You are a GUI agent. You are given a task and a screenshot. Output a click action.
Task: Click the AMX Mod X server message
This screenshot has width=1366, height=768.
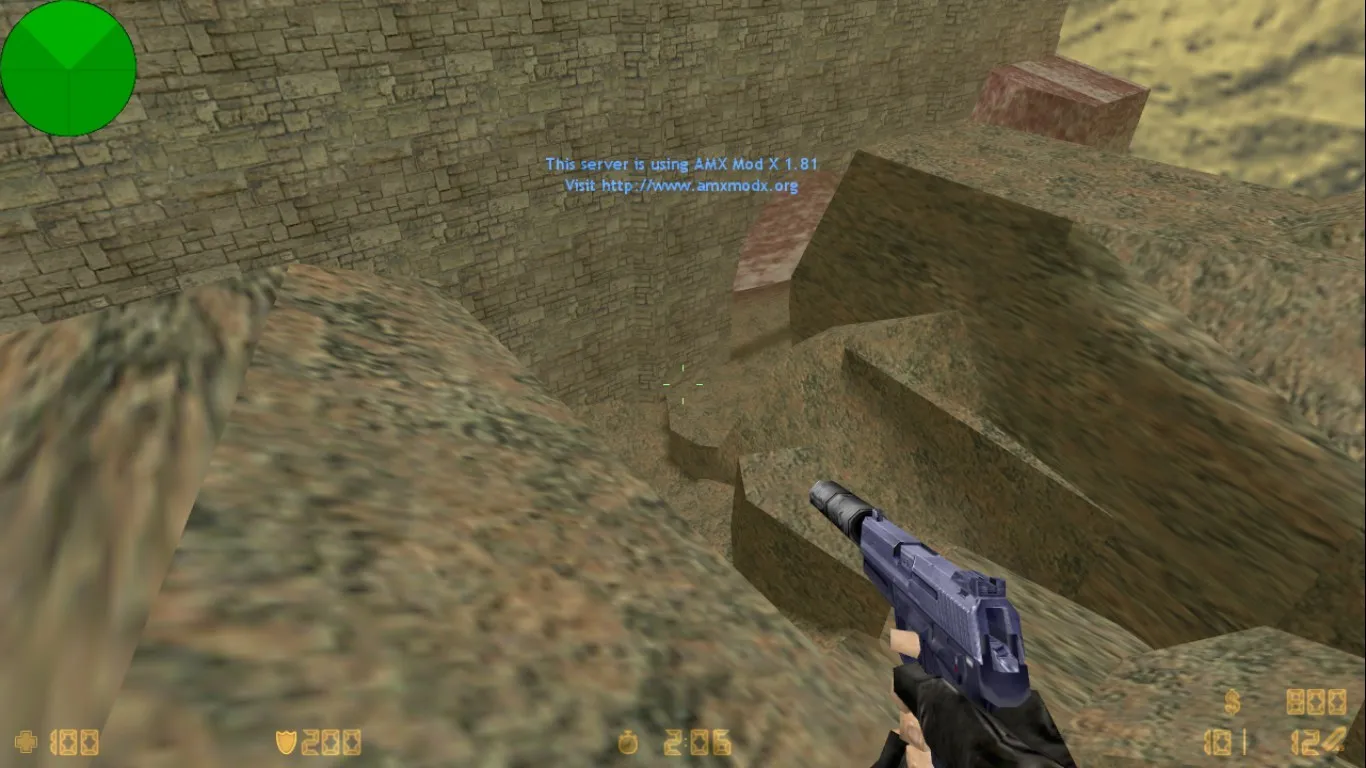682,163
